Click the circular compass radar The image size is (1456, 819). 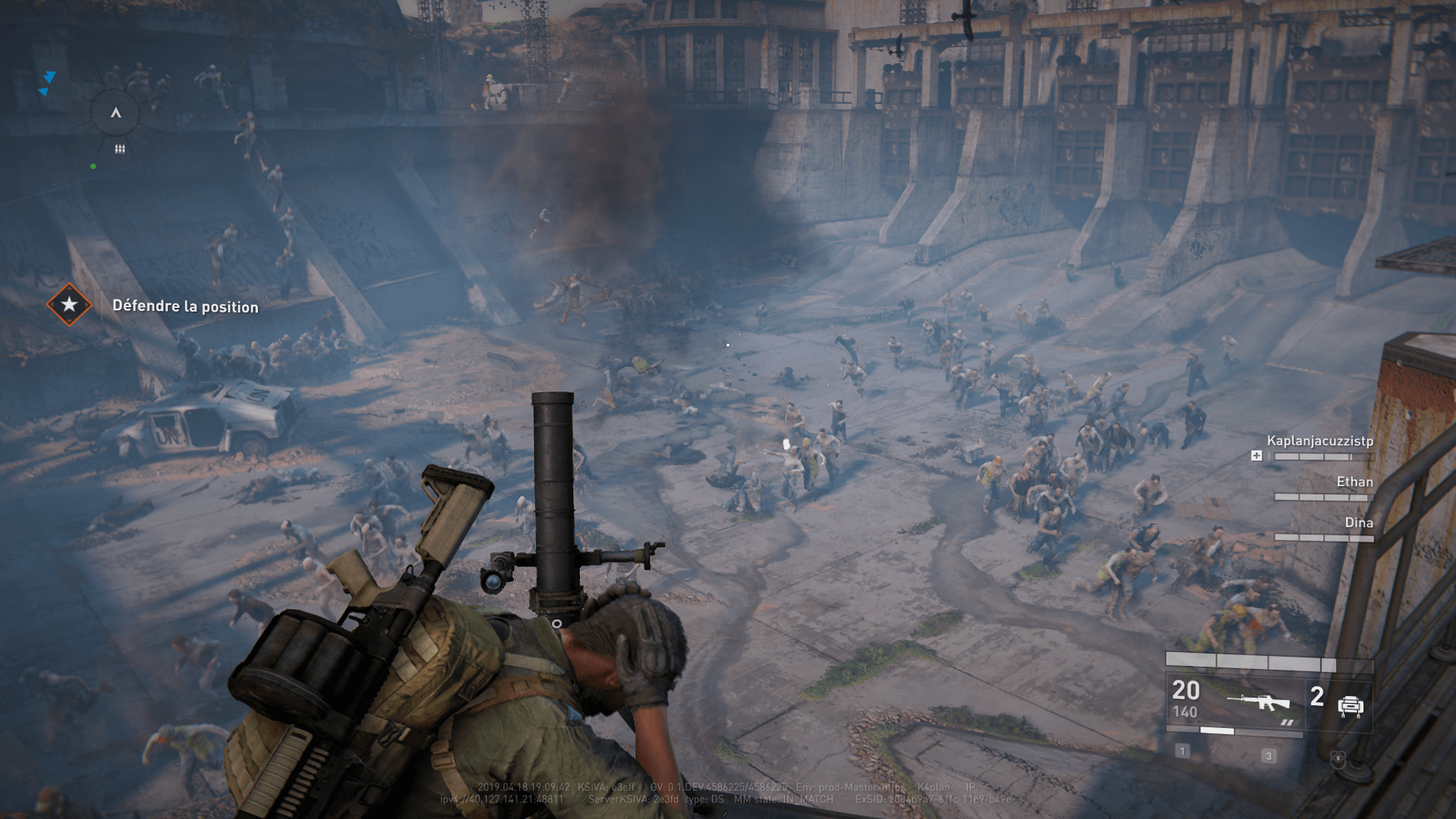[116, 114]
